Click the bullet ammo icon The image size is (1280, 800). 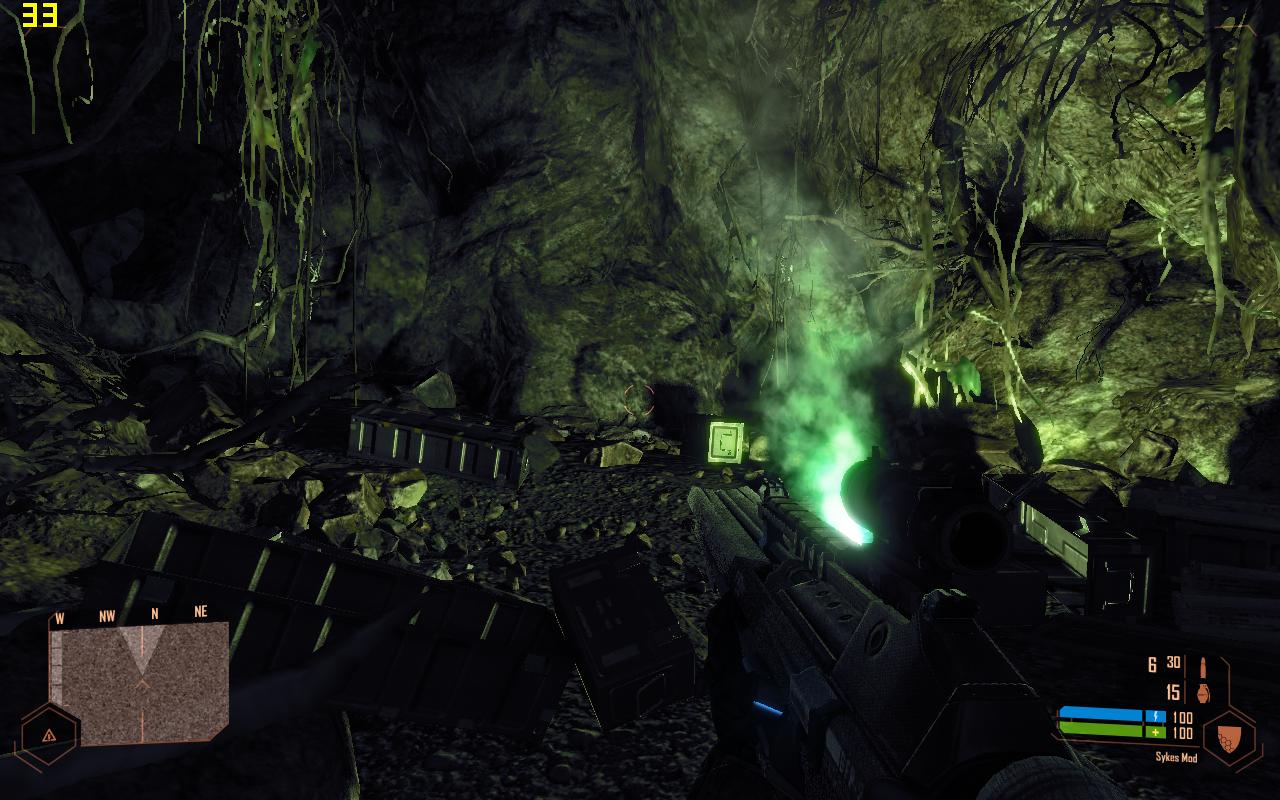coord(1203,668)
